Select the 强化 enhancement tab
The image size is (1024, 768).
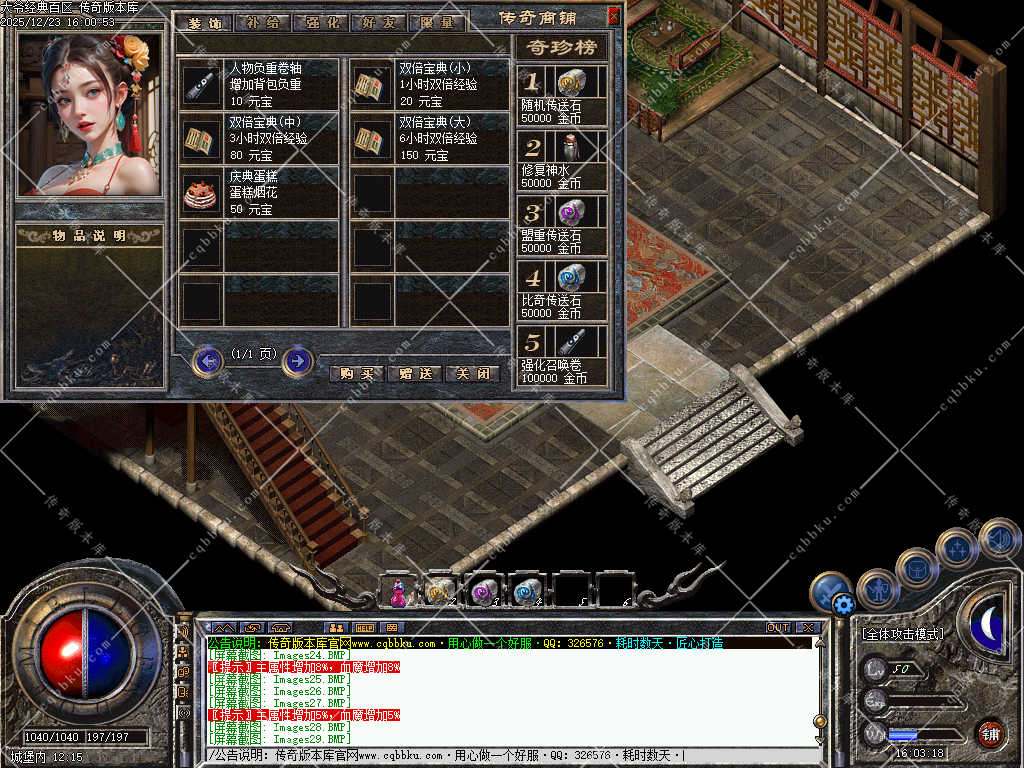[x=321, y=23]
